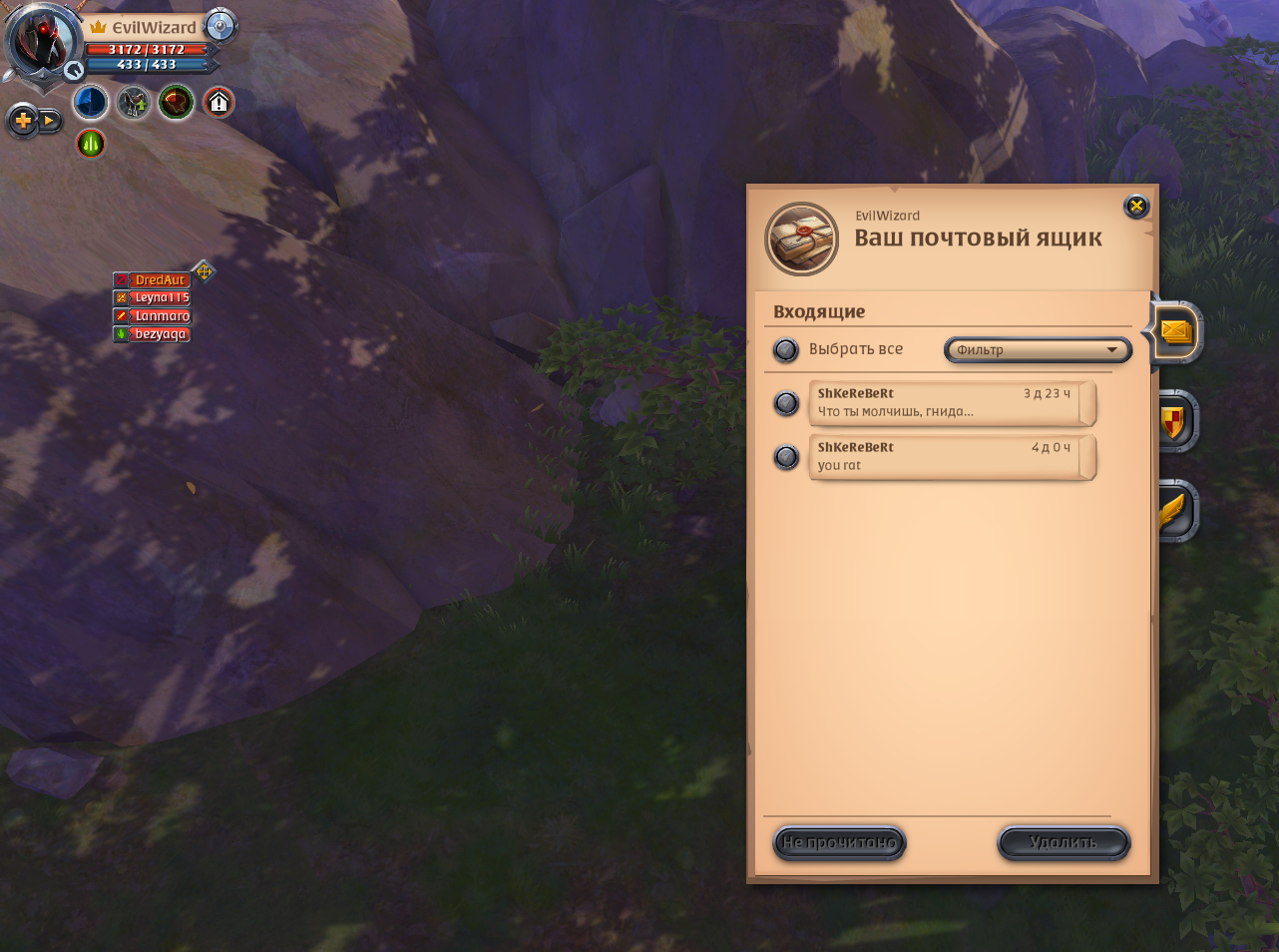This screenshot has width=1279, height=952.
Task: Click the gold plus button under the portrait
Action: point(22,122)
